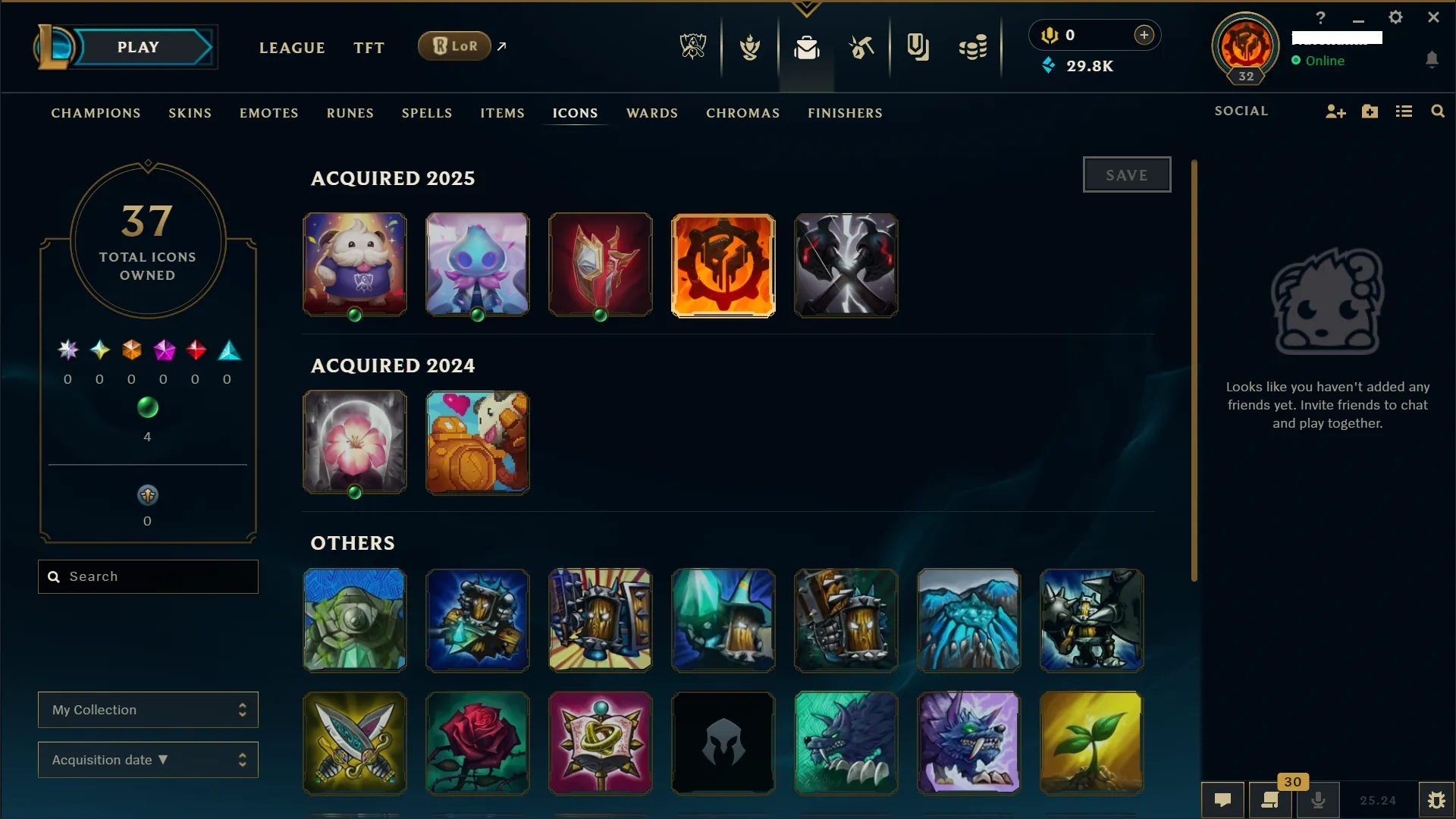Open the Acquisition date dropdown
The width and height of the screenshot is (1456, 819).
pos(148,760)
